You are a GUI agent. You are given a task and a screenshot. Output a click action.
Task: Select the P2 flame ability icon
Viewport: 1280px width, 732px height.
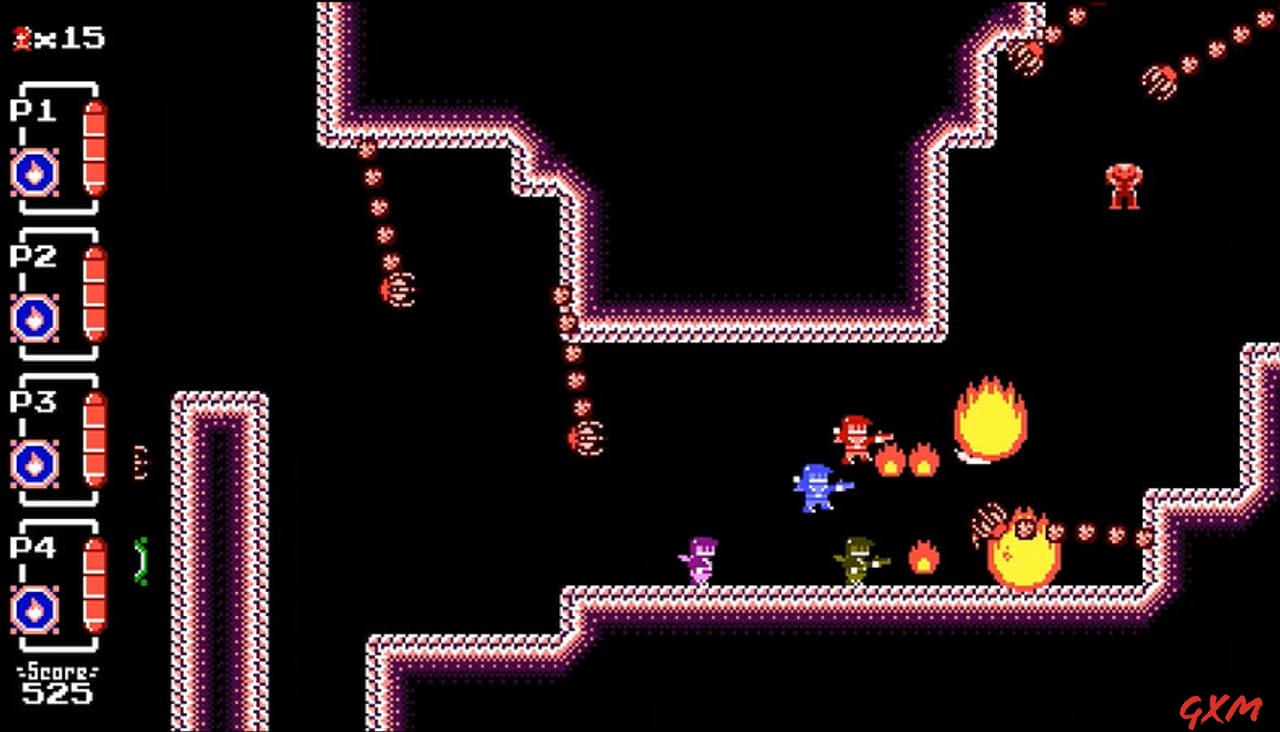(35, 318)
